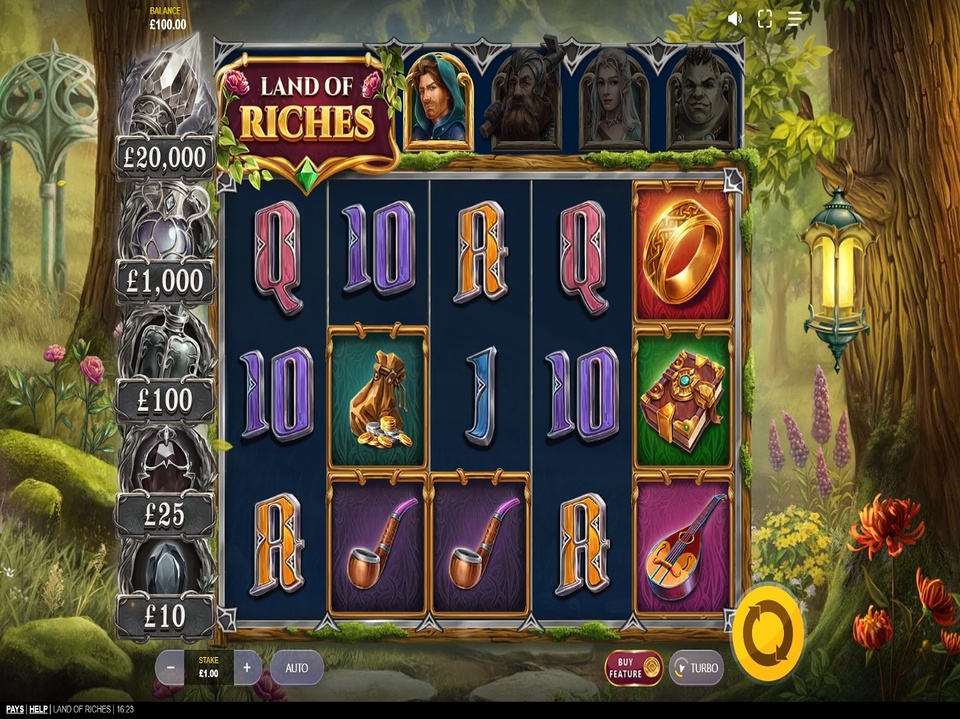The width and height of the screenshot is (960, 719).
Task: Spin the reels with the gold button
Action: point(767,632)
